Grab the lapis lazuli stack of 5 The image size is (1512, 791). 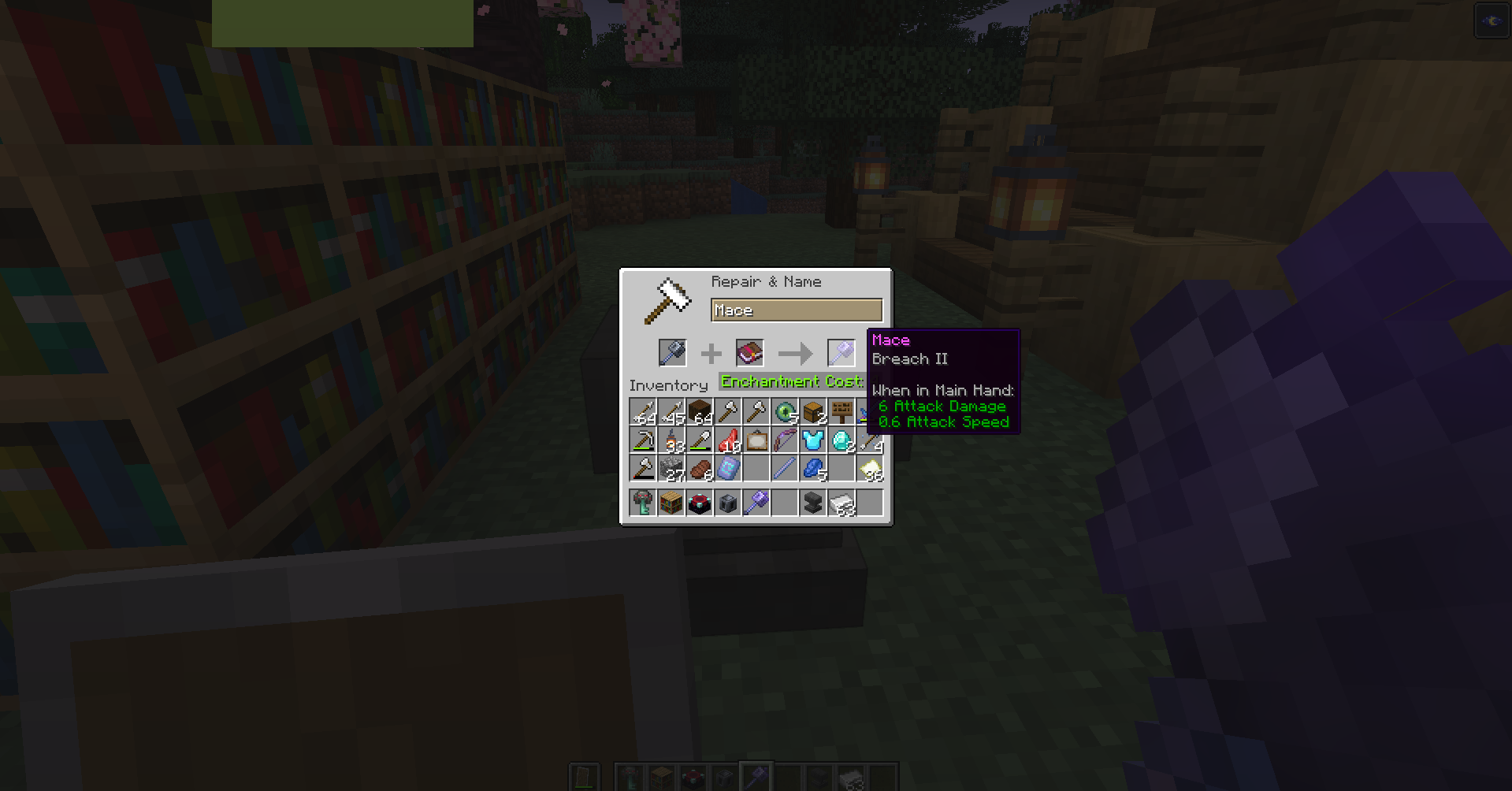pos(814,469)
